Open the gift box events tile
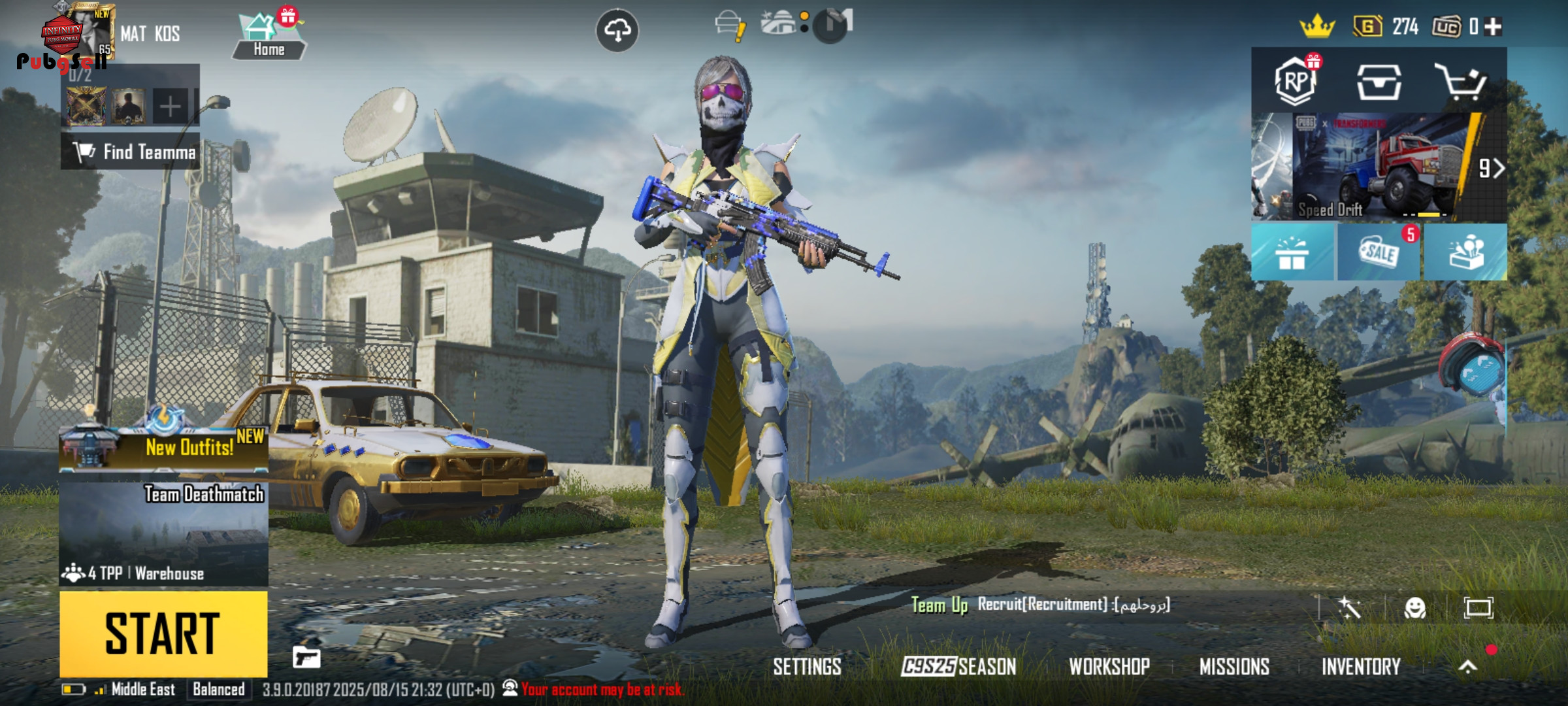This screenshot has height=706, width=1568. [x=1292, y=252]
